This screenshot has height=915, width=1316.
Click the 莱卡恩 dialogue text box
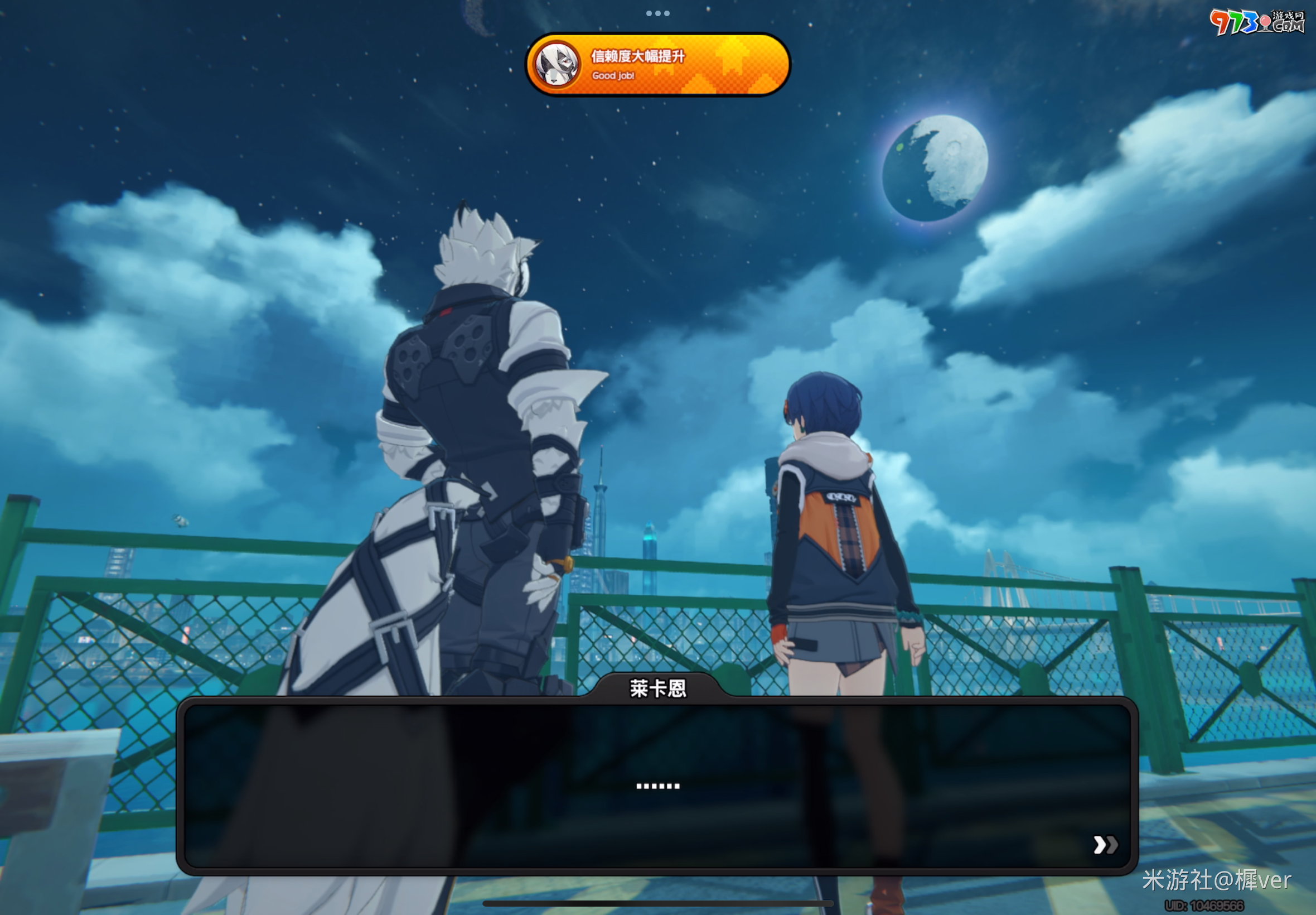point(657,786)
